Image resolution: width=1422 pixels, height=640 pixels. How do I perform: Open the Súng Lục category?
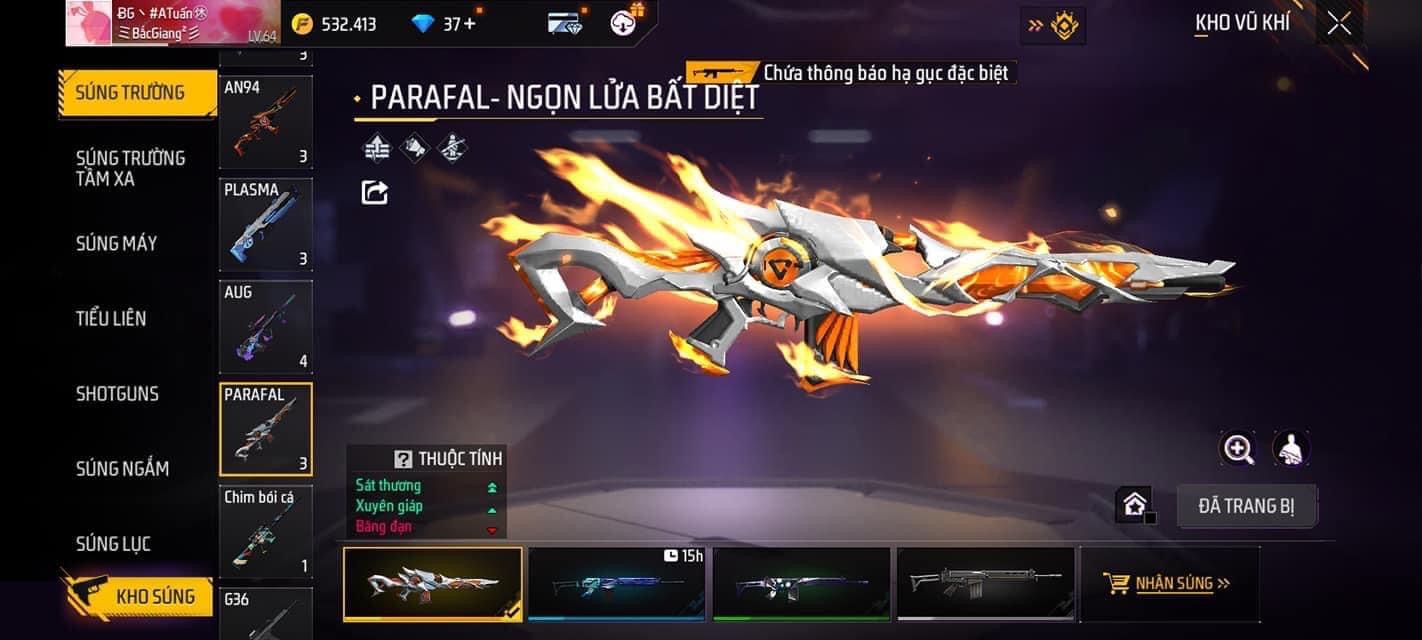(113, 543)
